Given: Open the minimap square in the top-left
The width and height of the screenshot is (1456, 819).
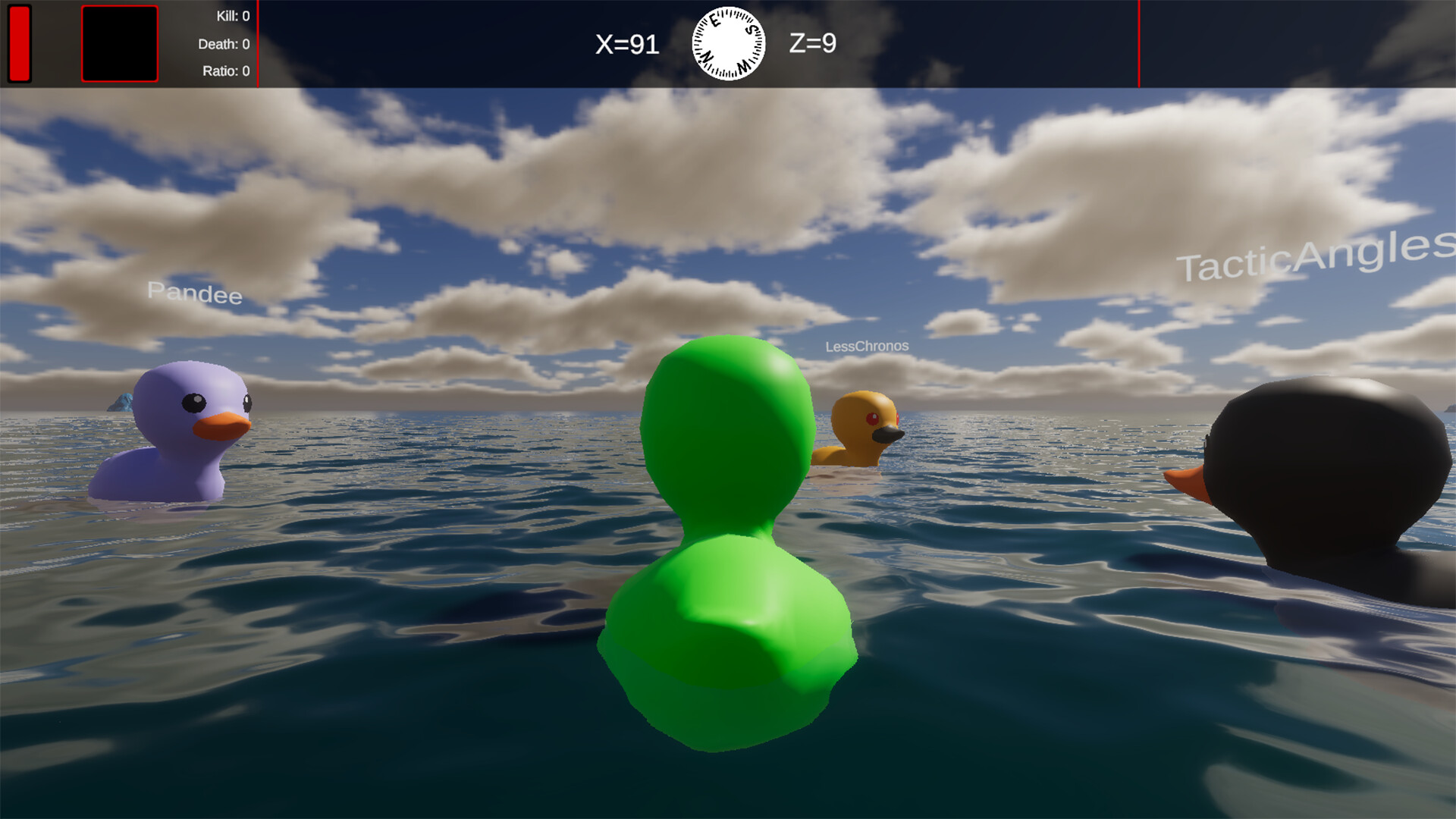Looking at the screenshot, I should [119, 45].
